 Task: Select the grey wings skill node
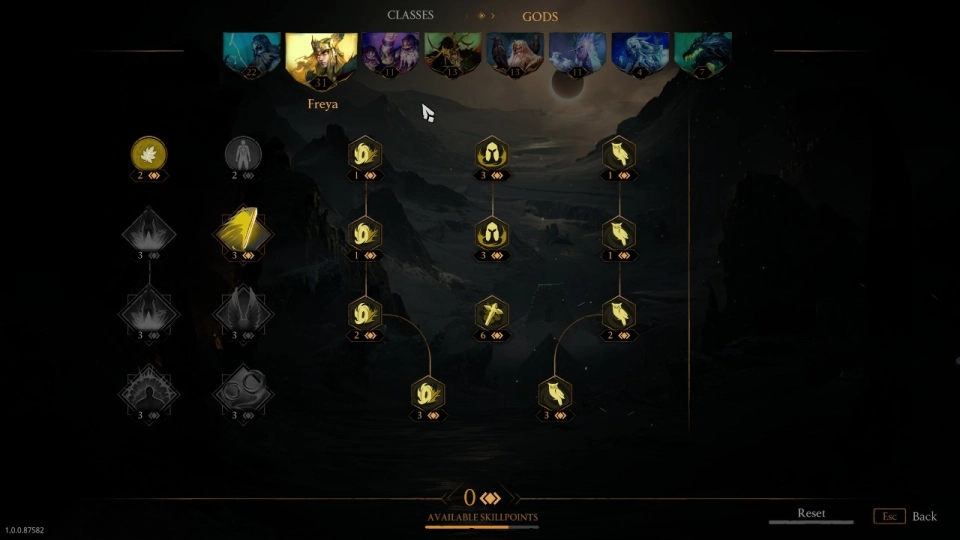tap(243, 311)
